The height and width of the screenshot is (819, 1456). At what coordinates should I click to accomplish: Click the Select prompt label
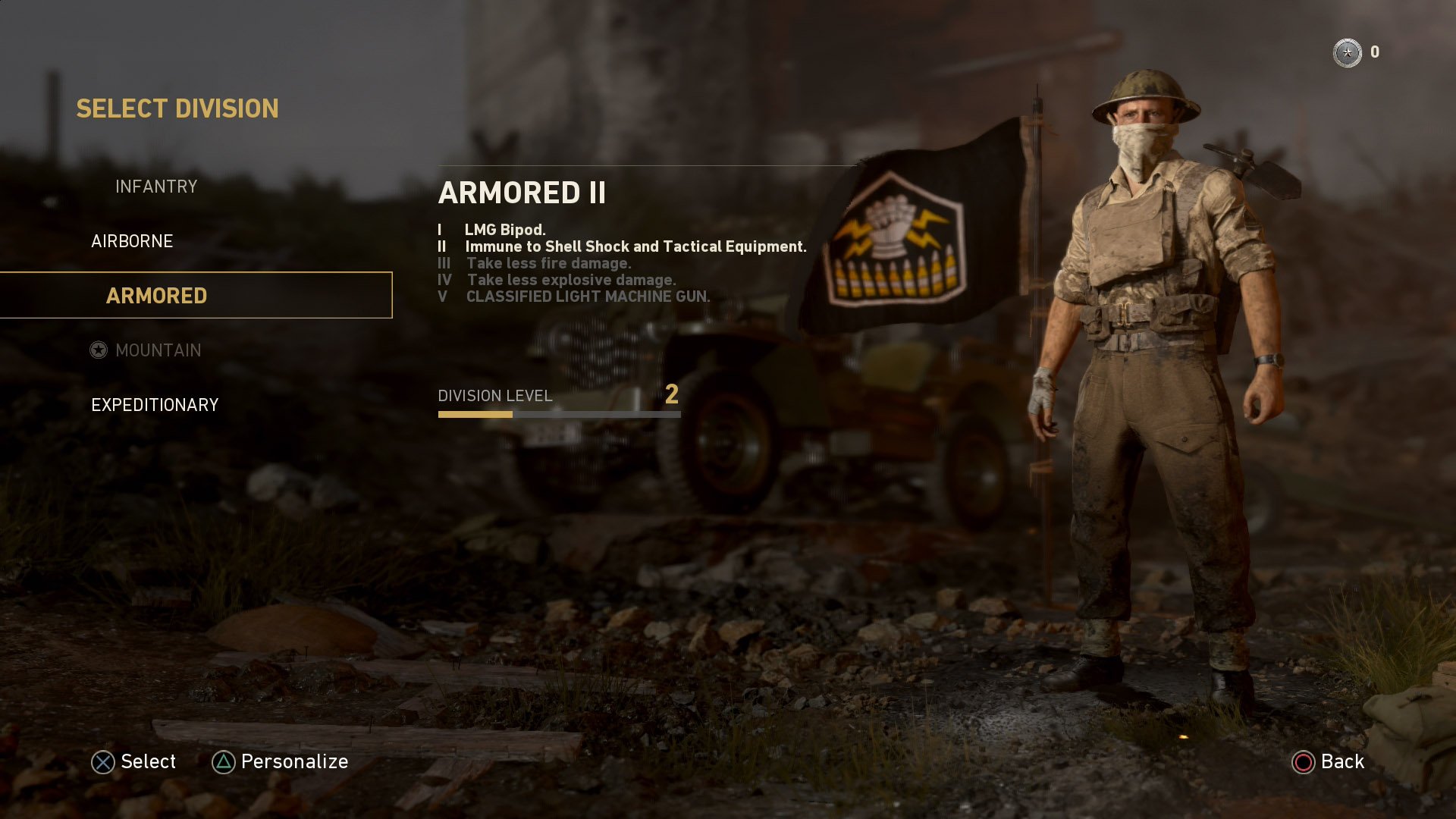coord(148,761)
